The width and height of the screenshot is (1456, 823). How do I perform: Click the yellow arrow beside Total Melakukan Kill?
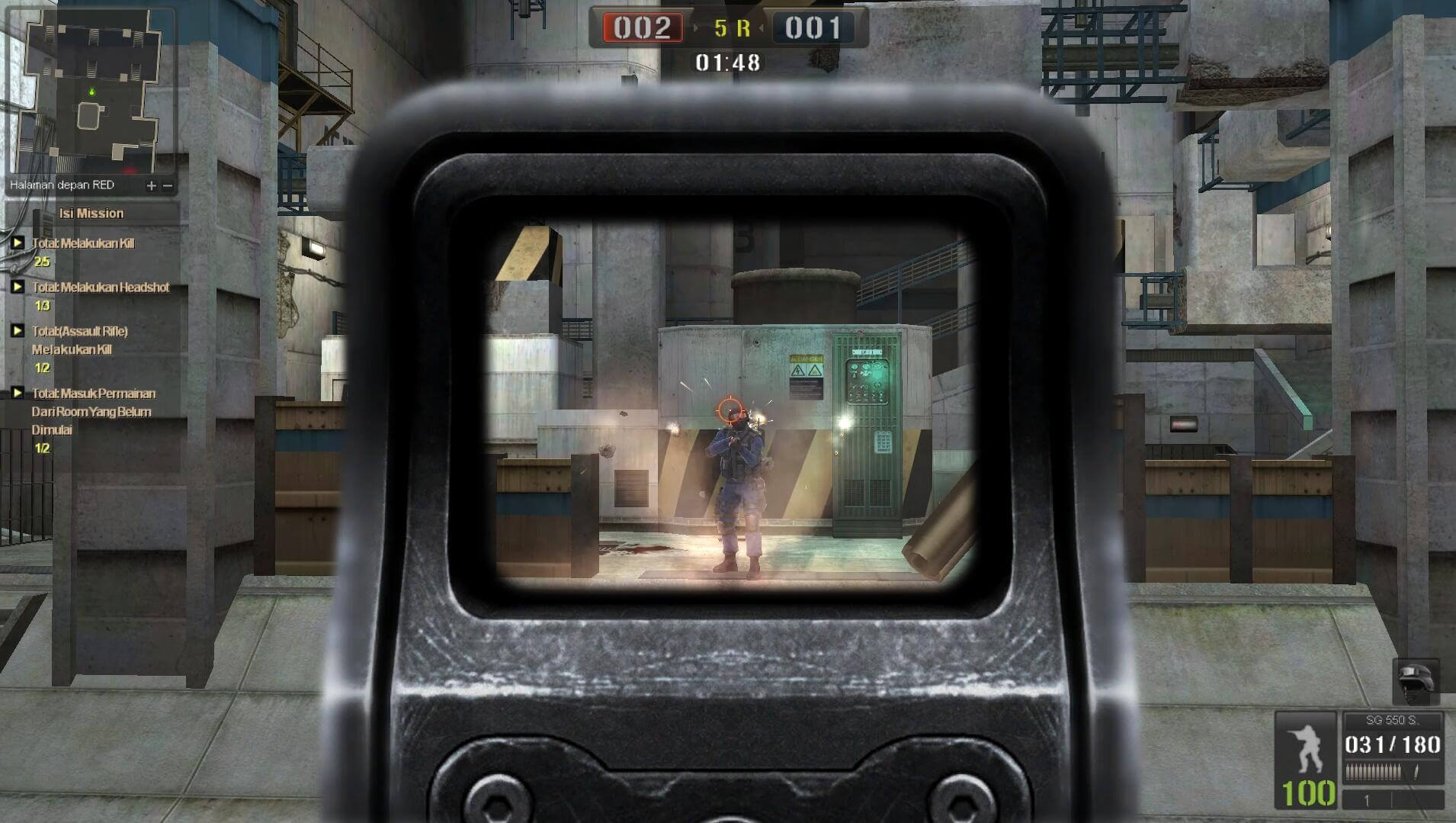tap(17, 243)
